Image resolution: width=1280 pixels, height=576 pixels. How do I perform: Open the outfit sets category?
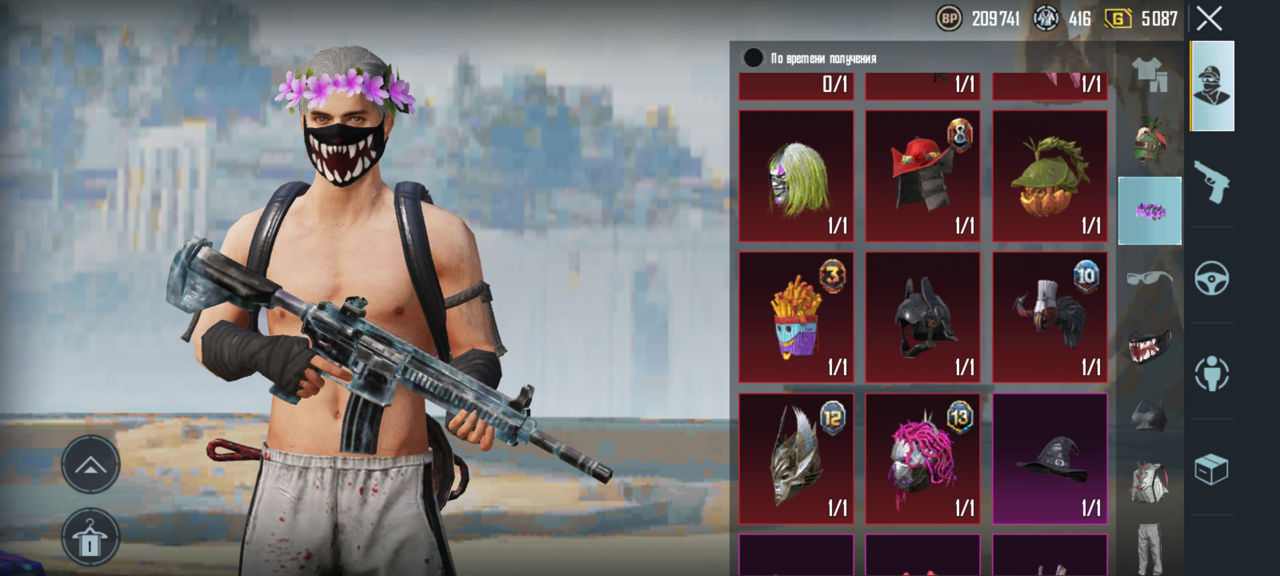tap(1149, 74)
